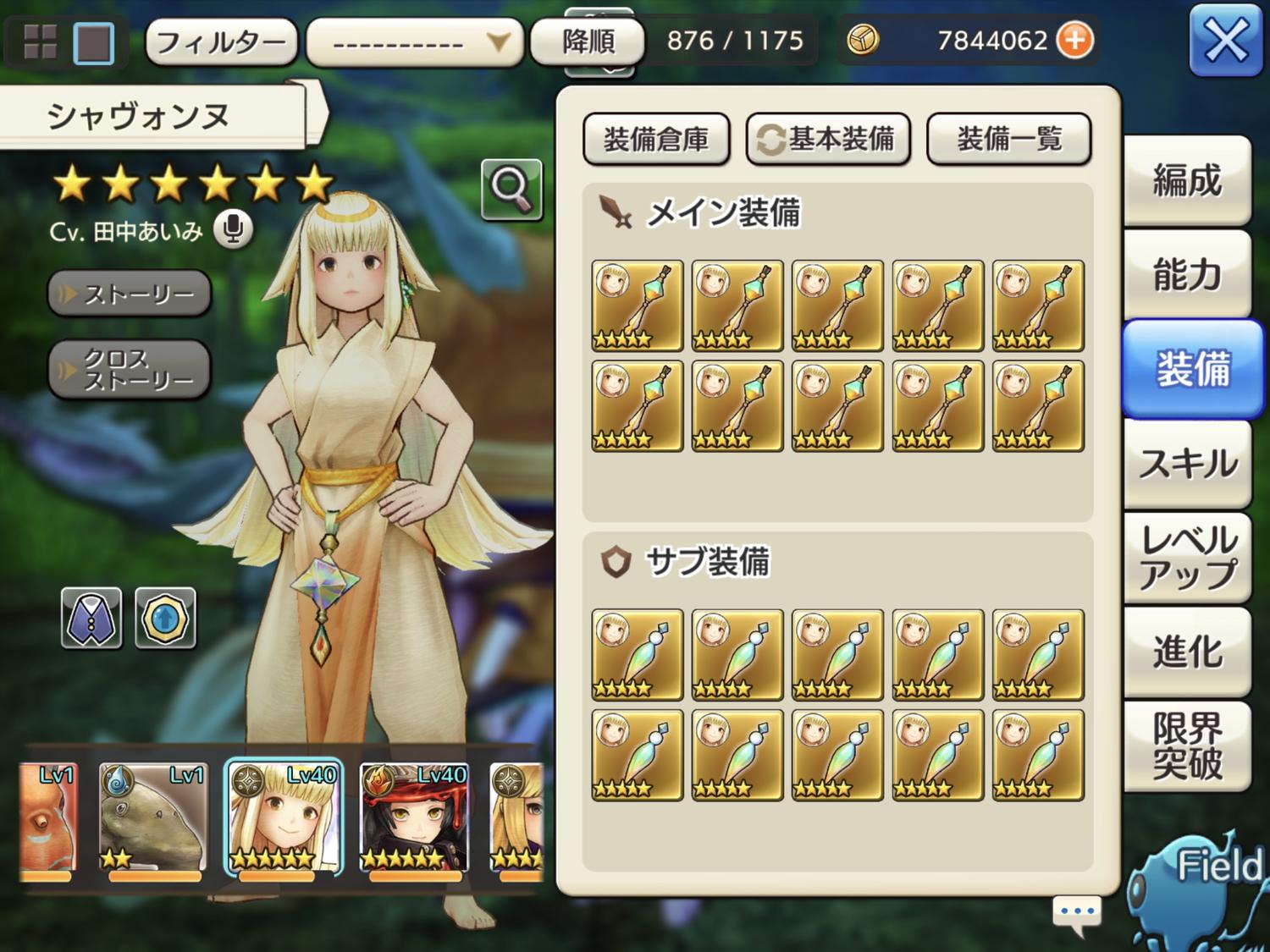
Task: Zoom the character model with the magnifier icon
Action: 511,189
